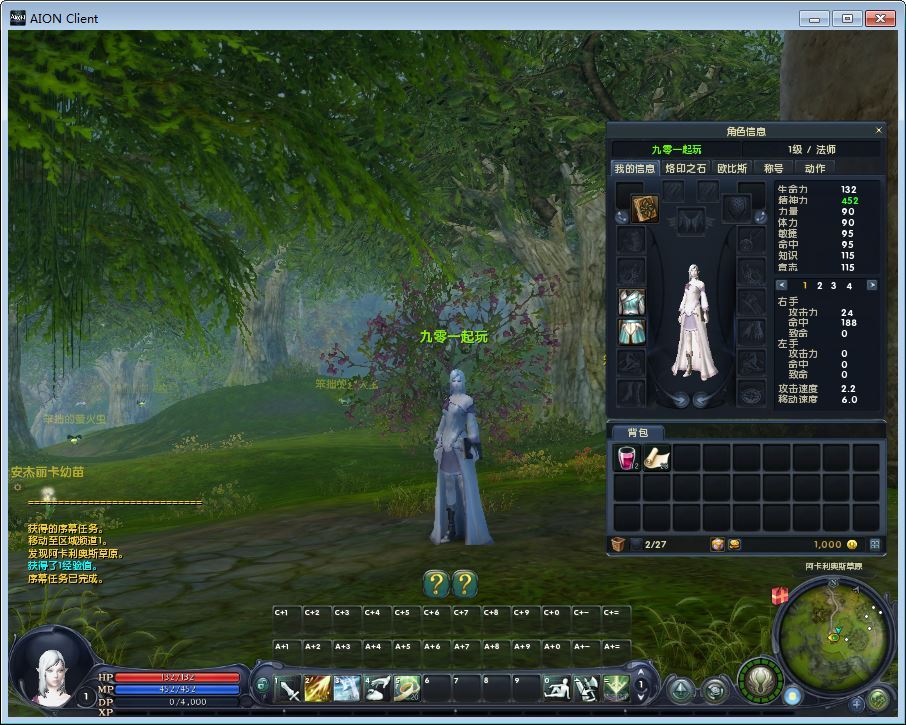Click the next stats page arrow

pos(871,286)
